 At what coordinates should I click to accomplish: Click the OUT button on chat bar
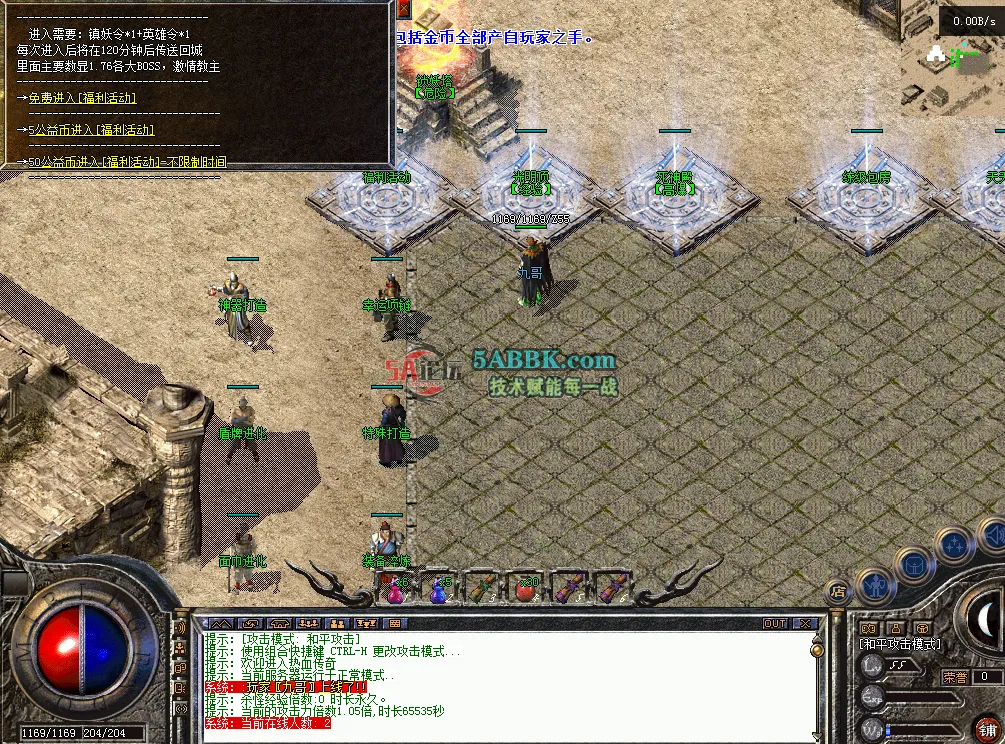click(775, 623)
